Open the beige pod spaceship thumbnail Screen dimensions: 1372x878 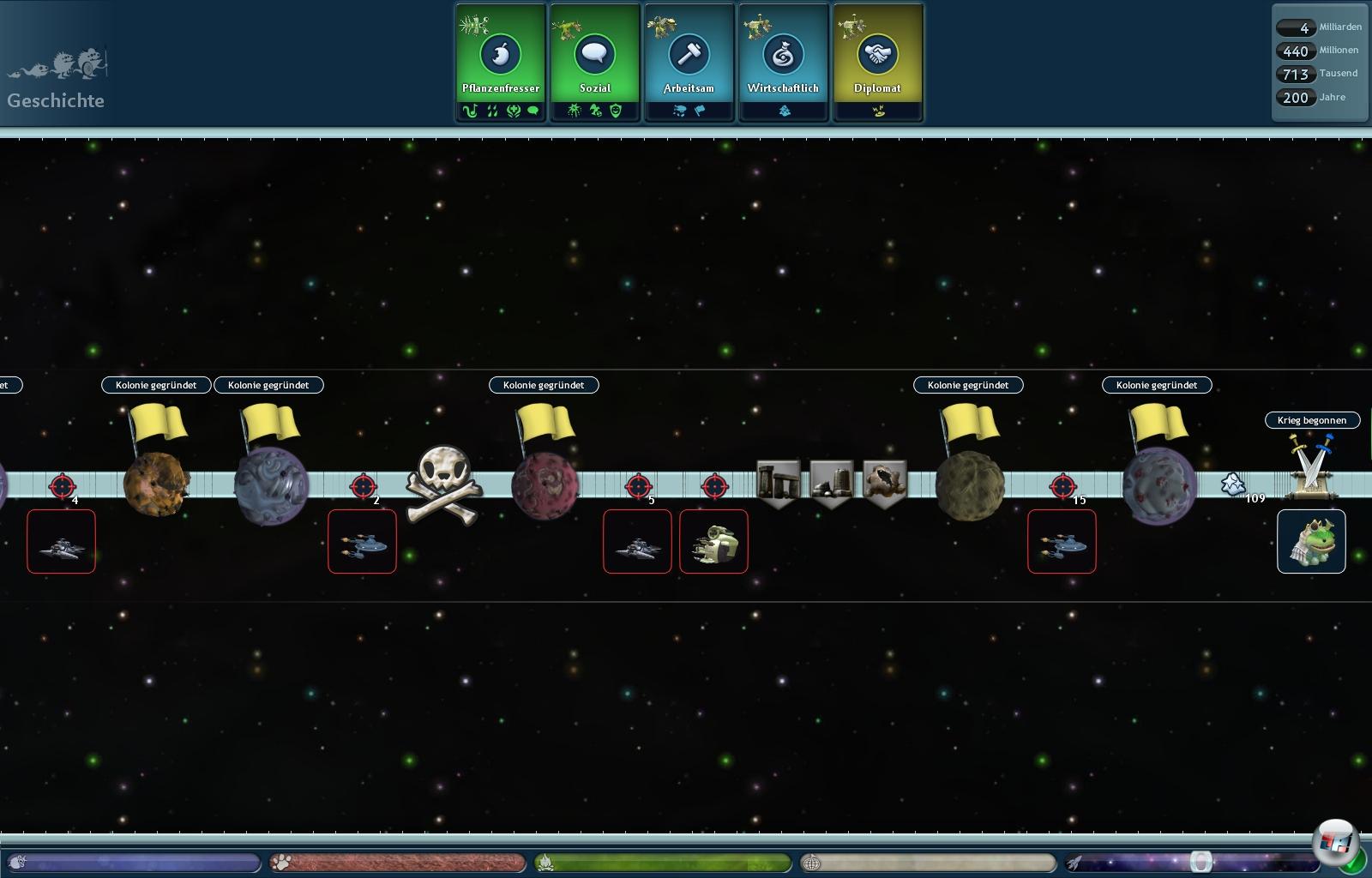tap(713, 542)
